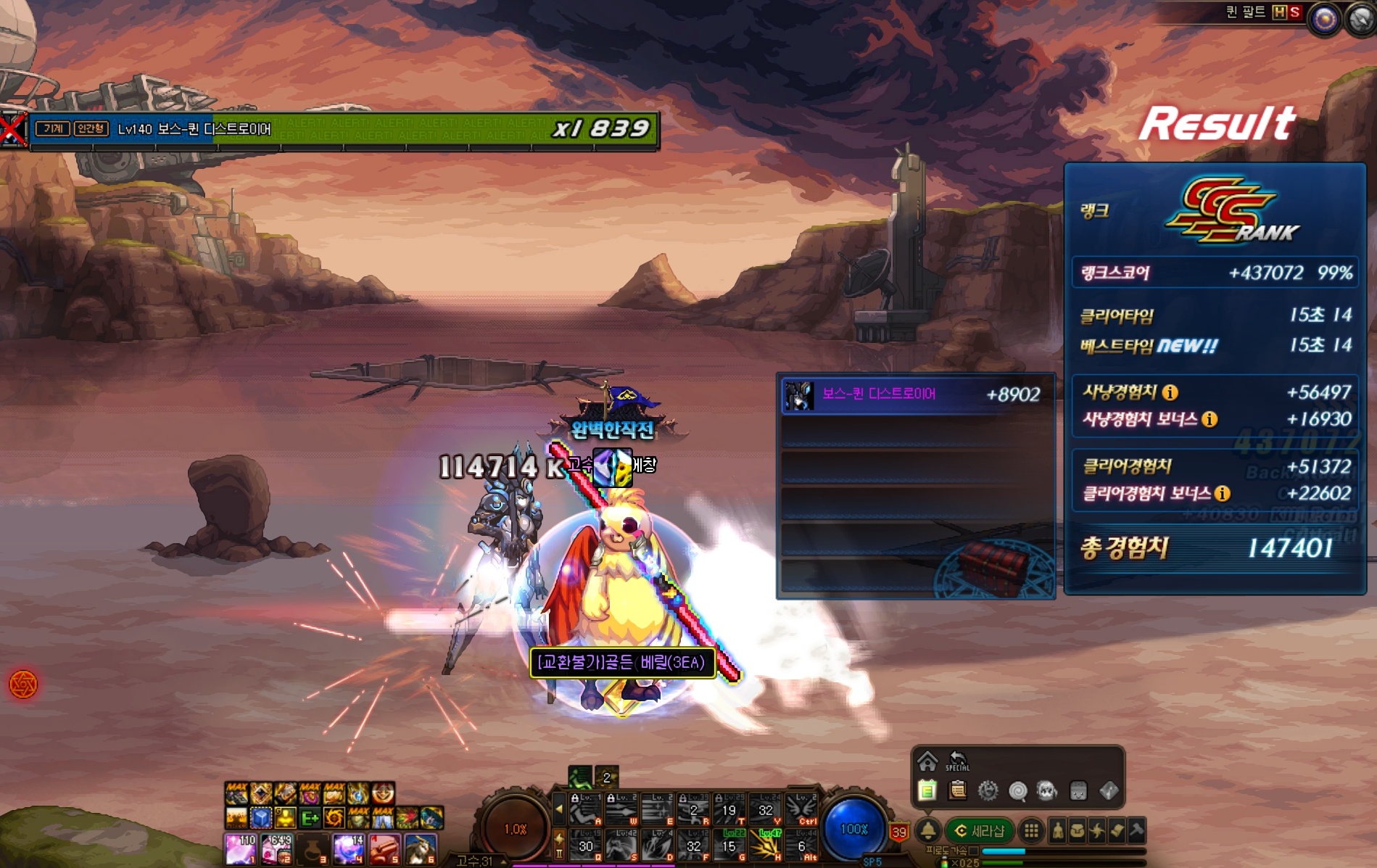Select the 보스-퀸 디스트로이어 reward row
1377x868 pixels.
coord(917,395)
